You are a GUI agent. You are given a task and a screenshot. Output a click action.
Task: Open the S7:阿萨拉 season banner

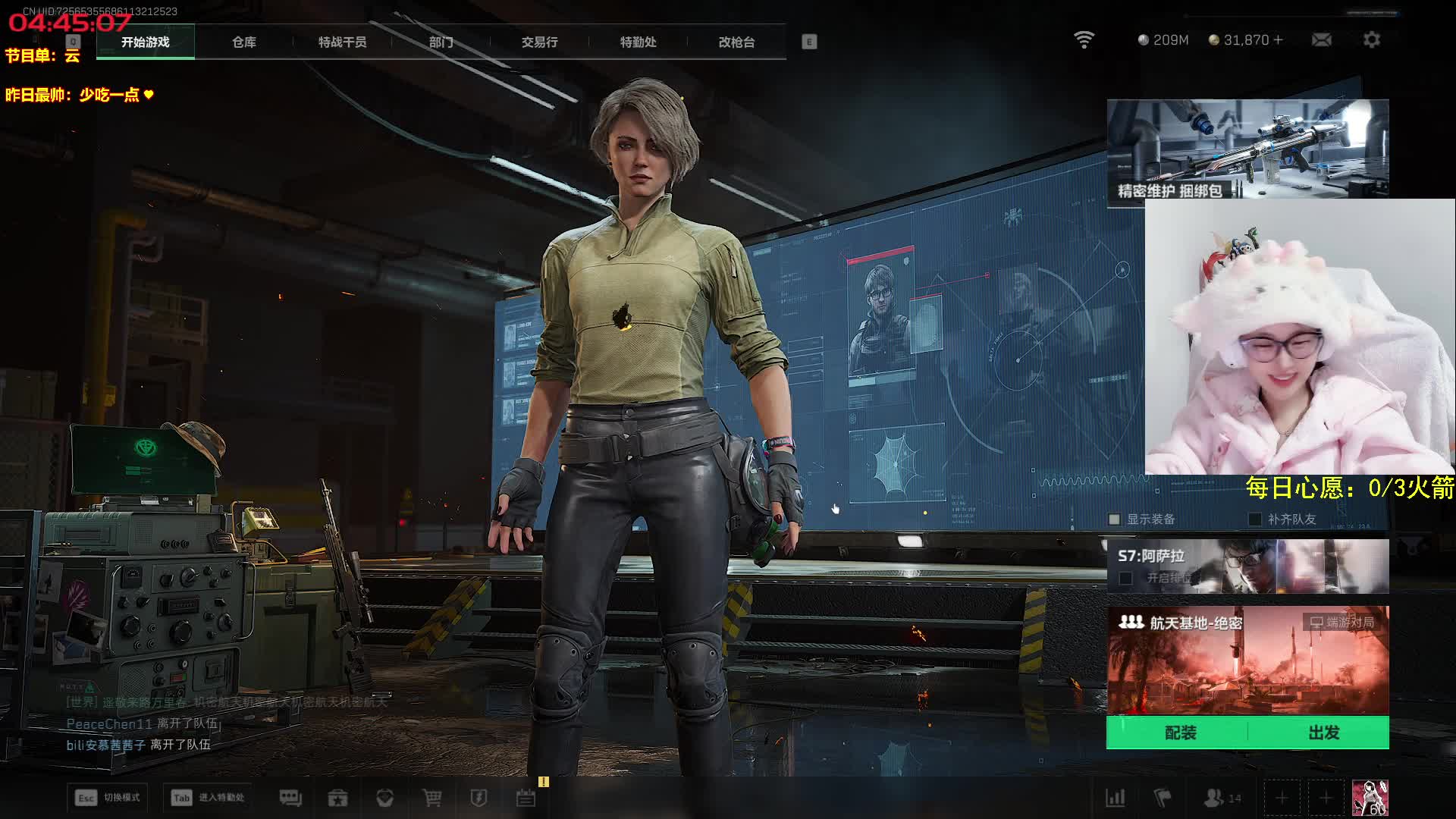(x=1247, y=566)
